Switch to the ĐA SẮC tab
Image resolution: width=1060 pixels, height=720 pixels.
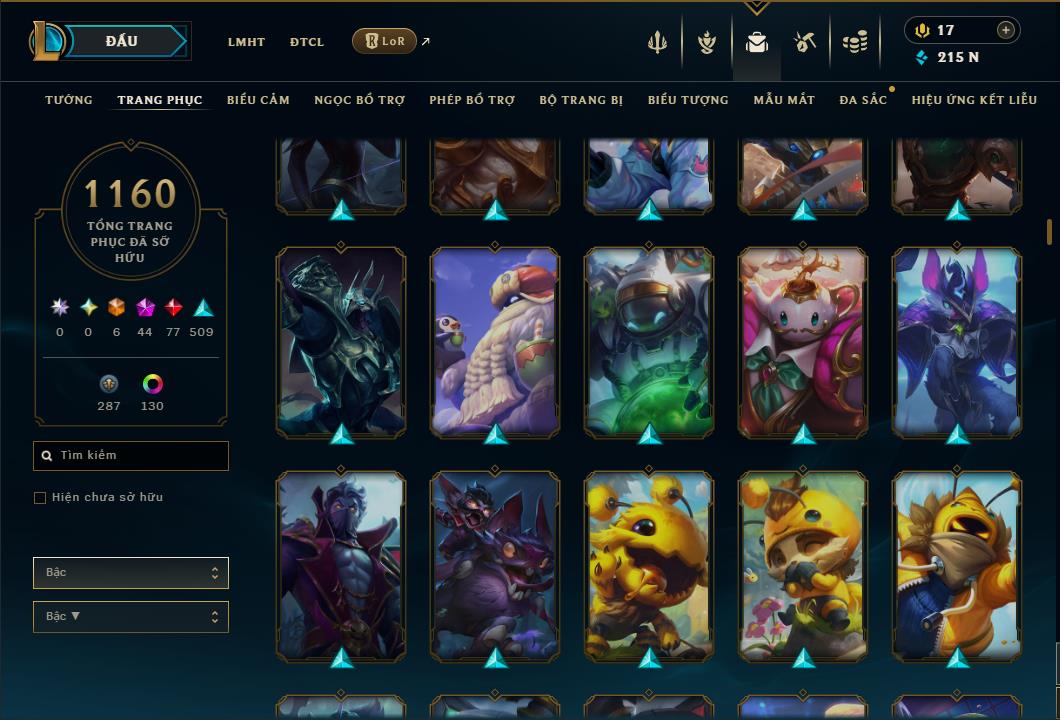[863, 100]
